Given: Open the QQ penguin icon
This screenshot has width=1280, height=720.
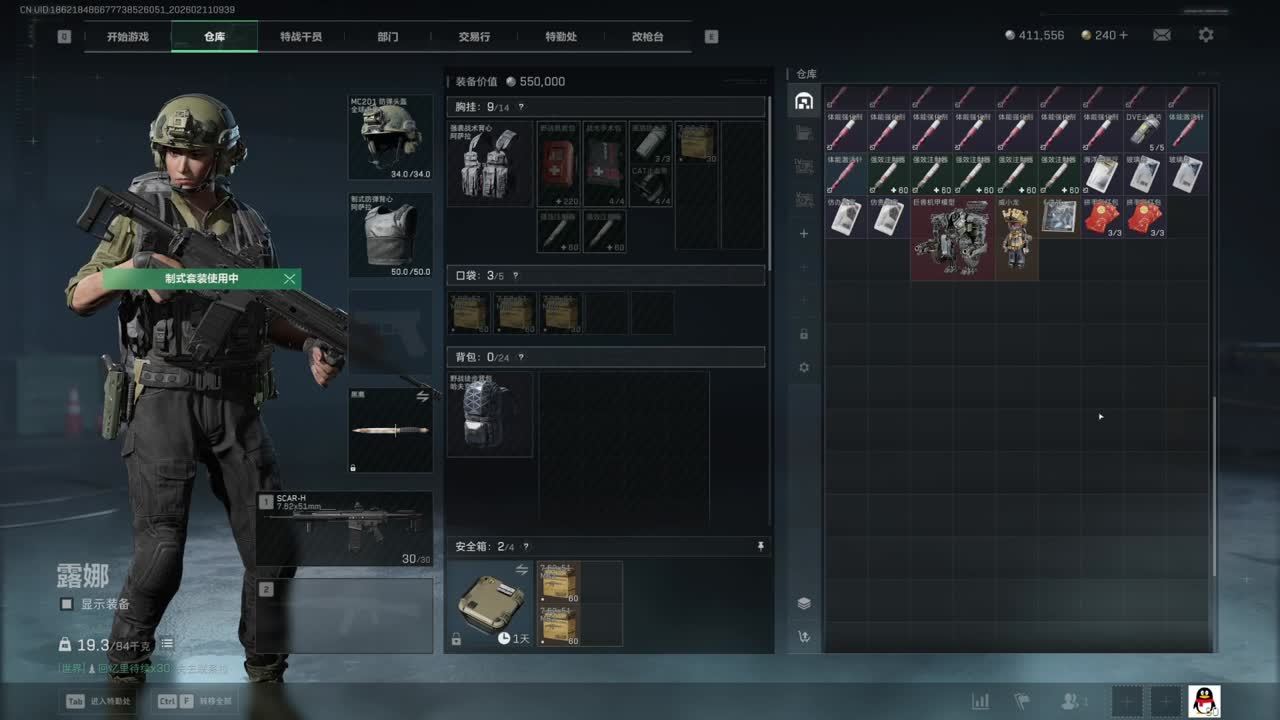Looking at the screenshot, I should tap(1204, 701).
